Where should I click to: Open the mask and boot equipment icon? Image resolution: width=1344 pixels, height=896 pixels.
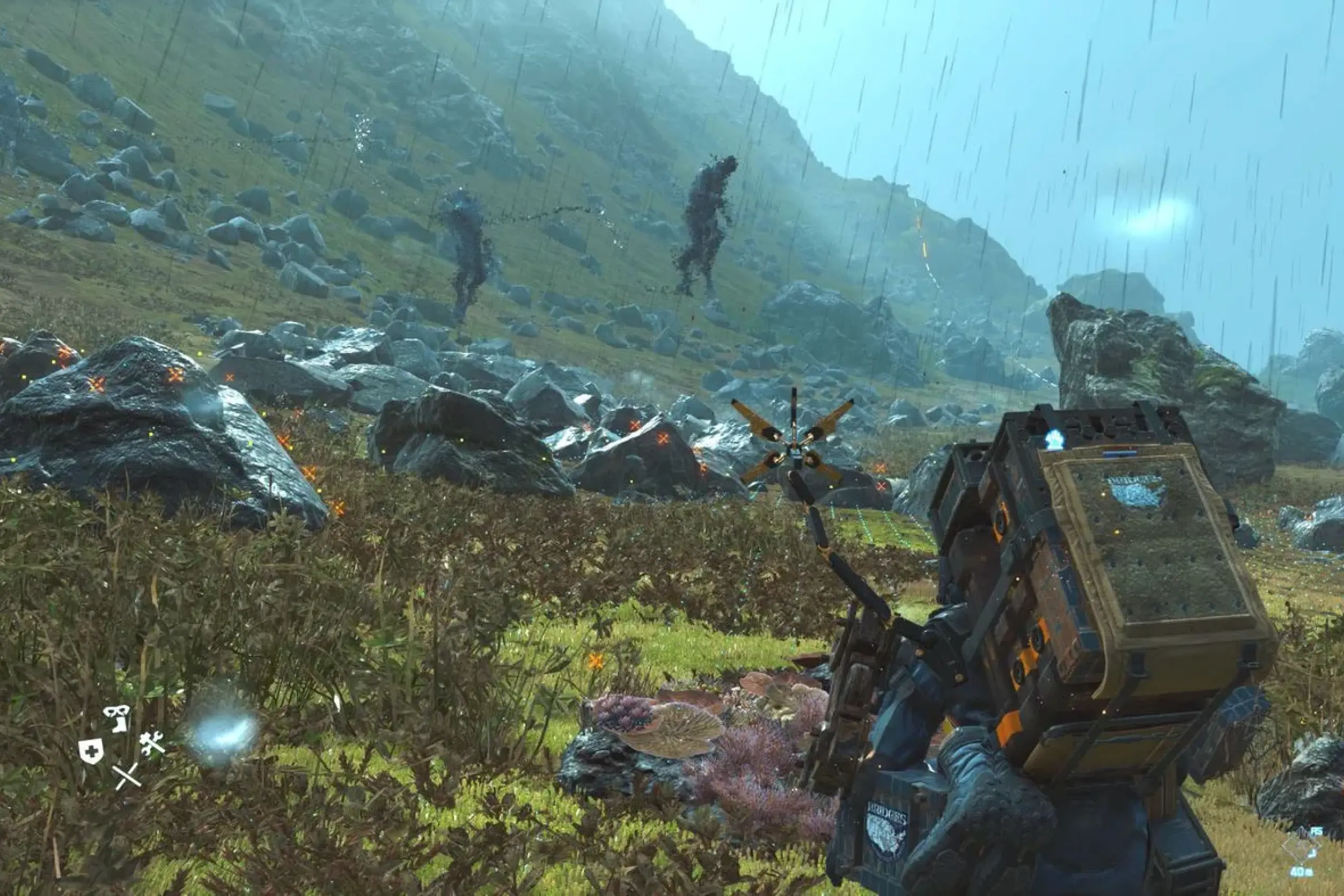point(117,718)
